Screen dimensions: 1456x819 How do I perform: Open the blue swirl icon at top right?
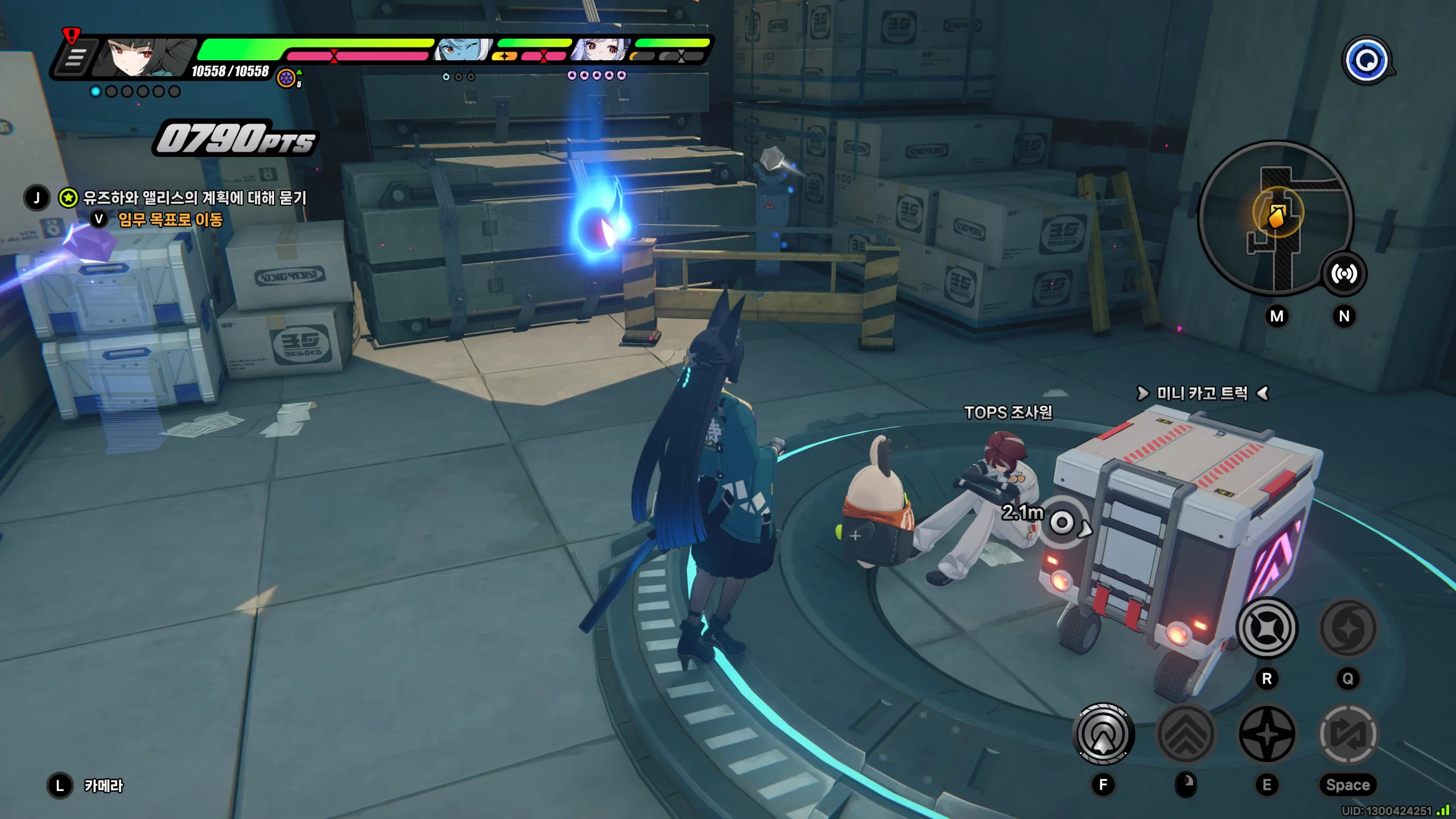pyautogui.click(x=1366, y=60)
